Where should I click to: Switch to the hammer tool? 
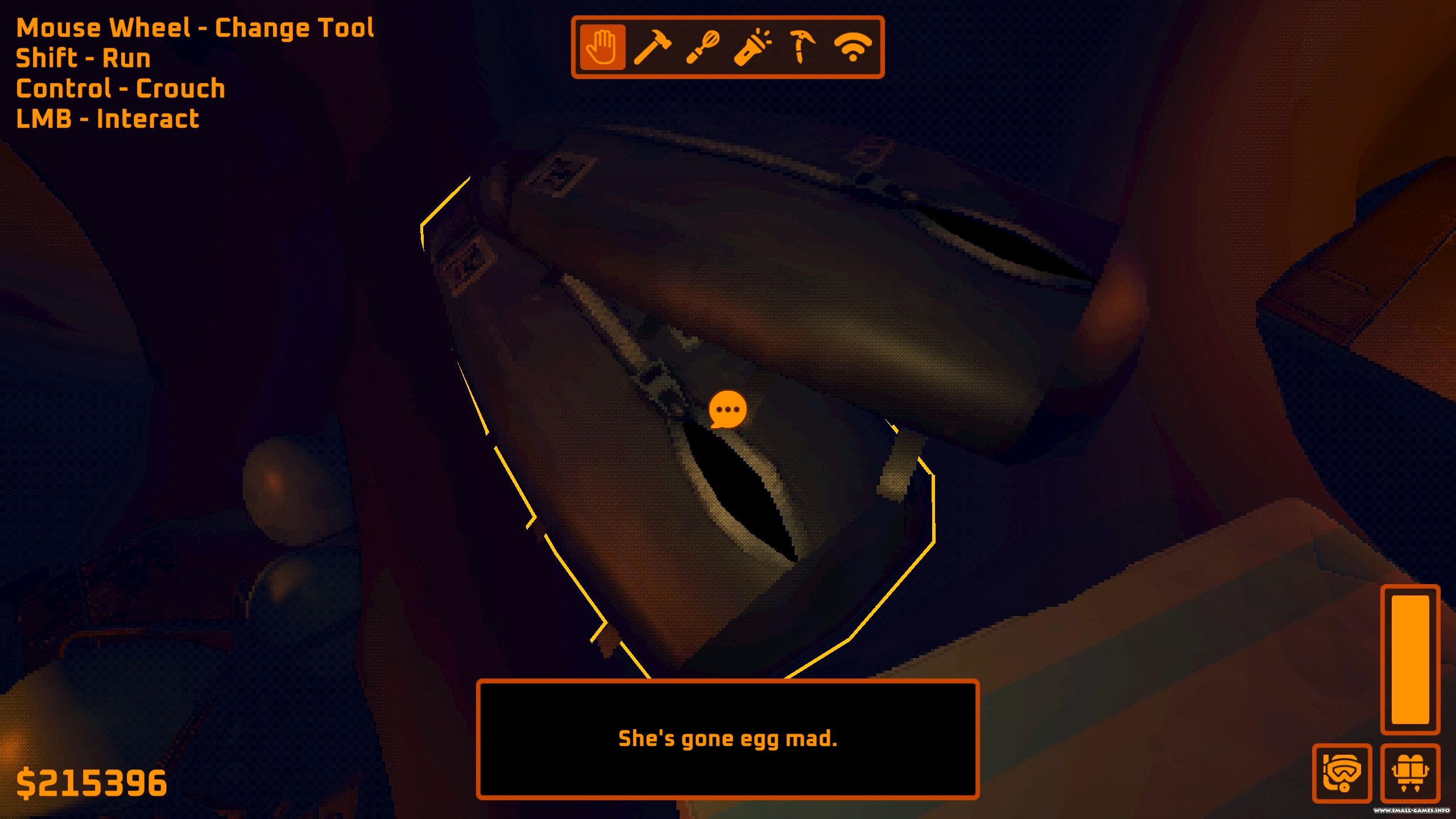[652, 47]
